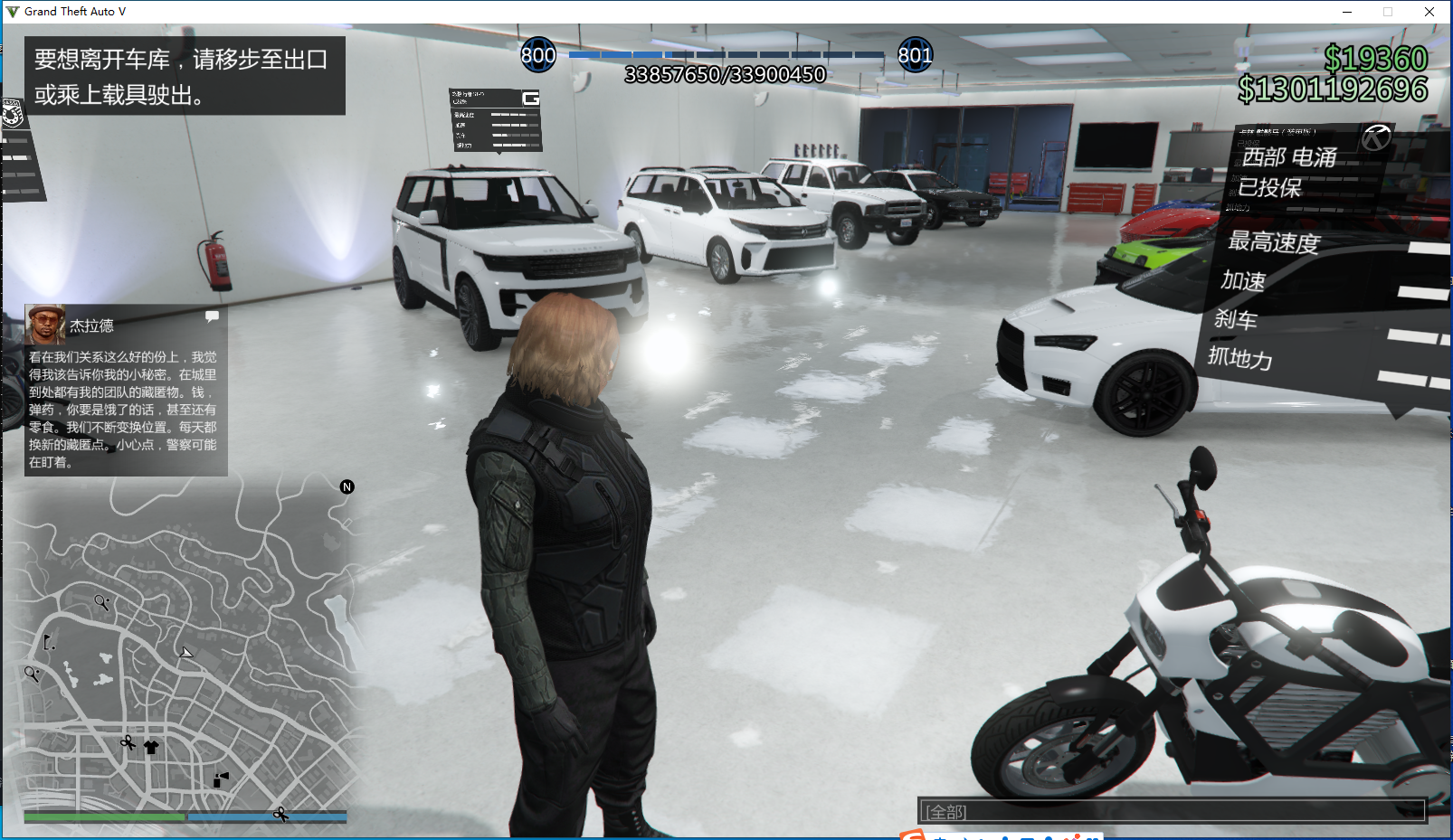Click the message bubble icon beside 杰拉德
This screenshot has height=840, width=1453.
[212, 316]
